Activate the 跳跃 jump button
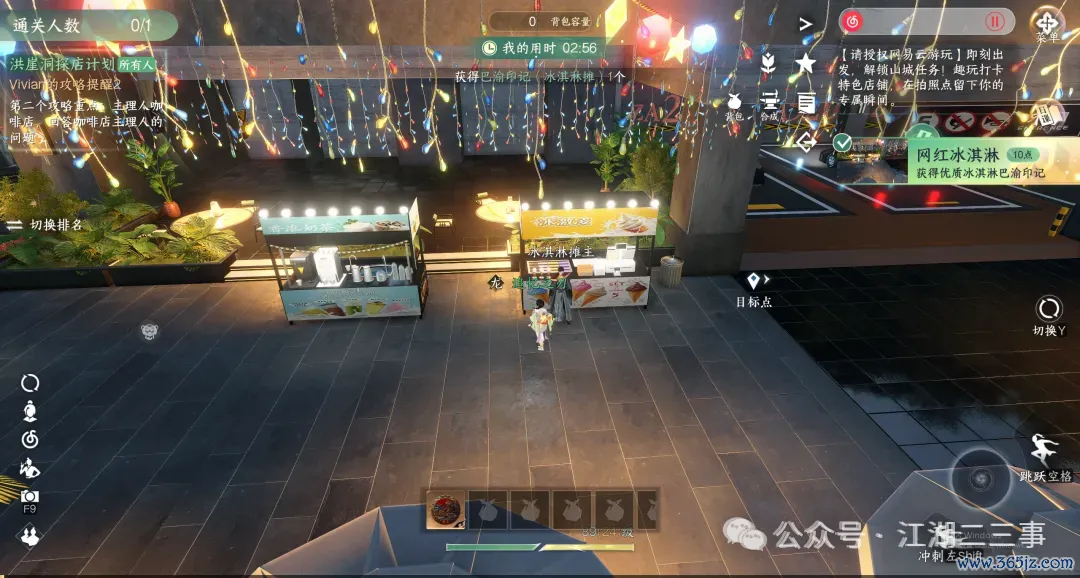 point(1046,449)
